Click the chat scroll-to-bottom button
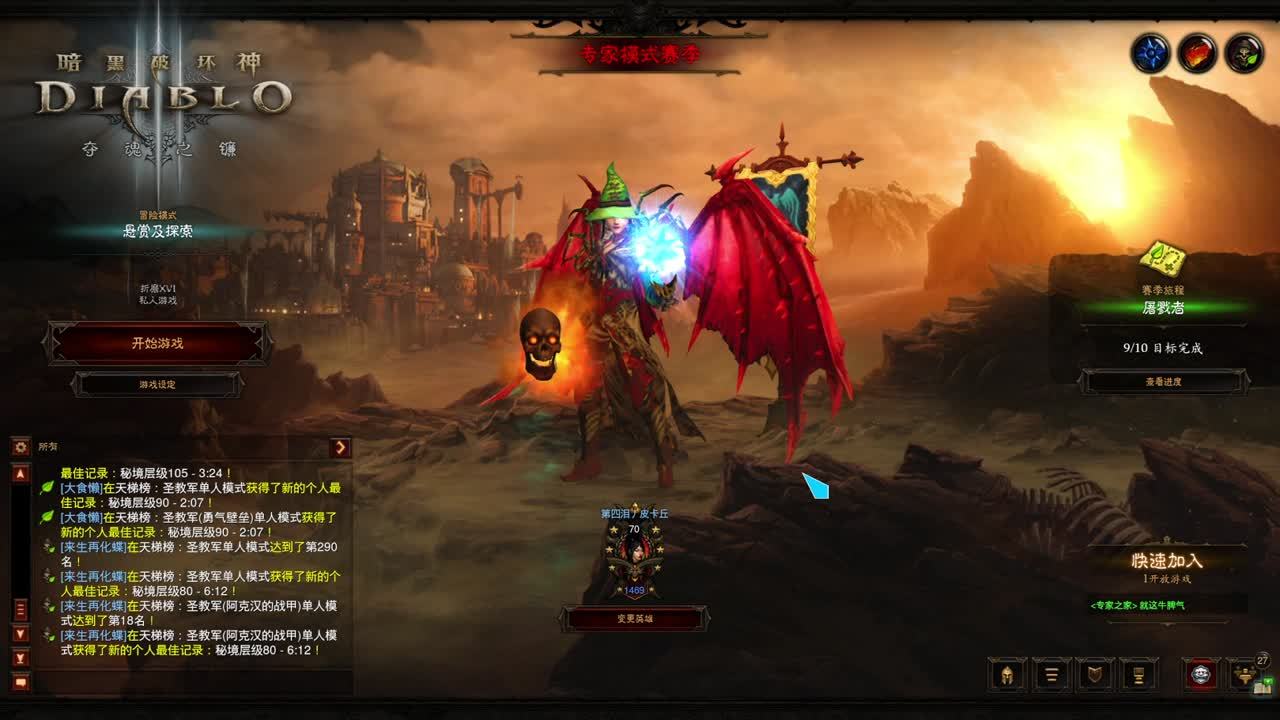Image resolution: width=1280 pixels, height=720 pixels. coord(20,657)
